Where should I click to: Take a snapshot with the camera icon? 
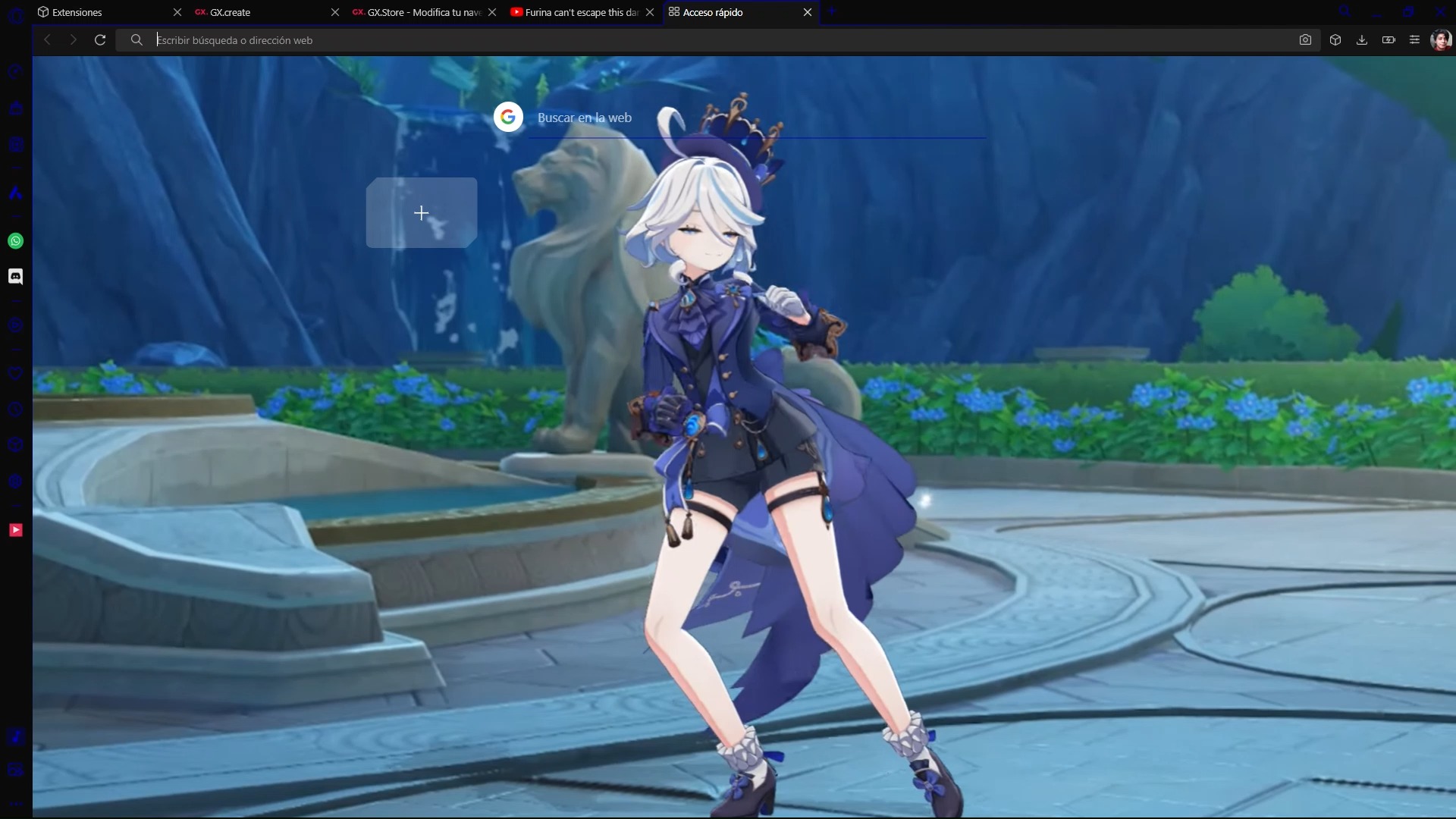click(1306, 39)
